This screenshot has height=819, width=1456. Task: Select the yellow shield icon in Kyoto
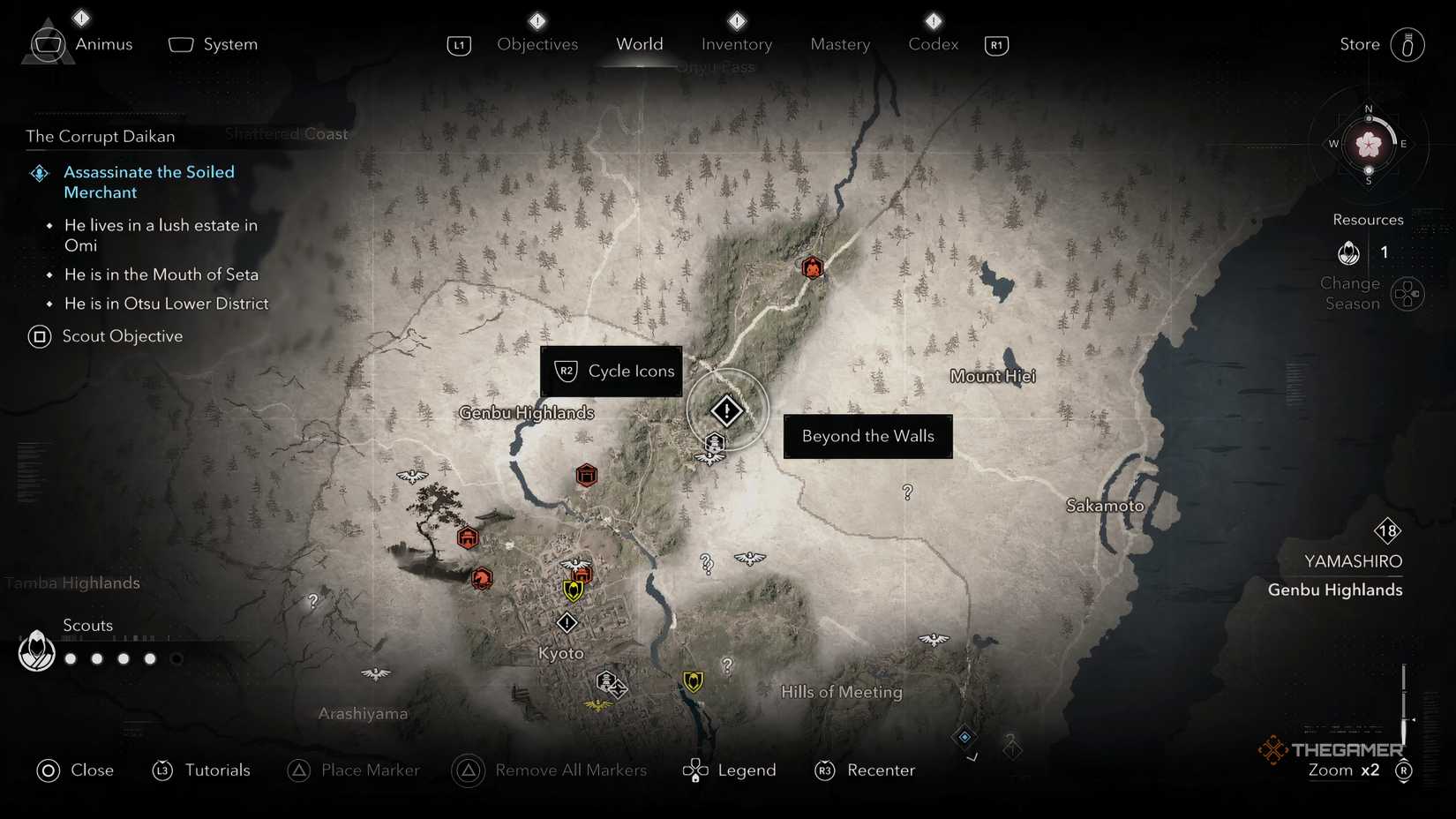click(573, 591)
